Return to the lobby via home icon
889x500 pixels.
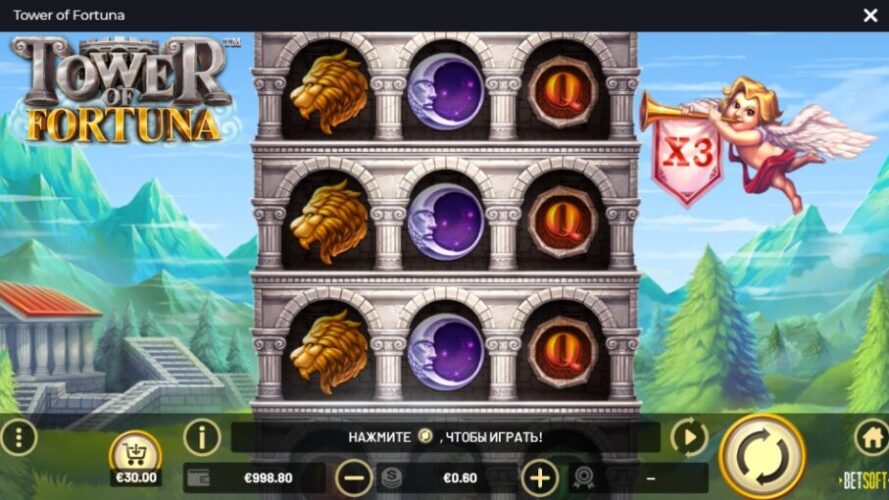coord(870,437)
